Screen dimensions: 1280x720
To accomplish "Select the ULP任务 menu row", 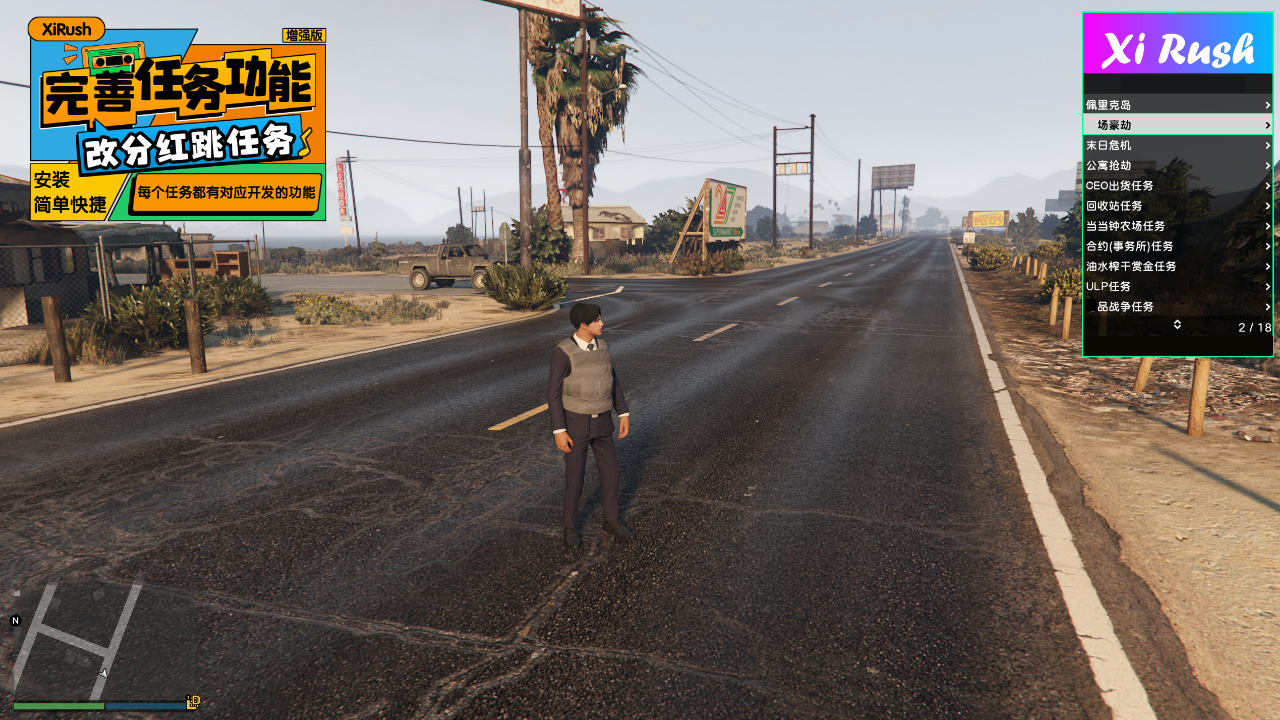I will (1177, 287).
